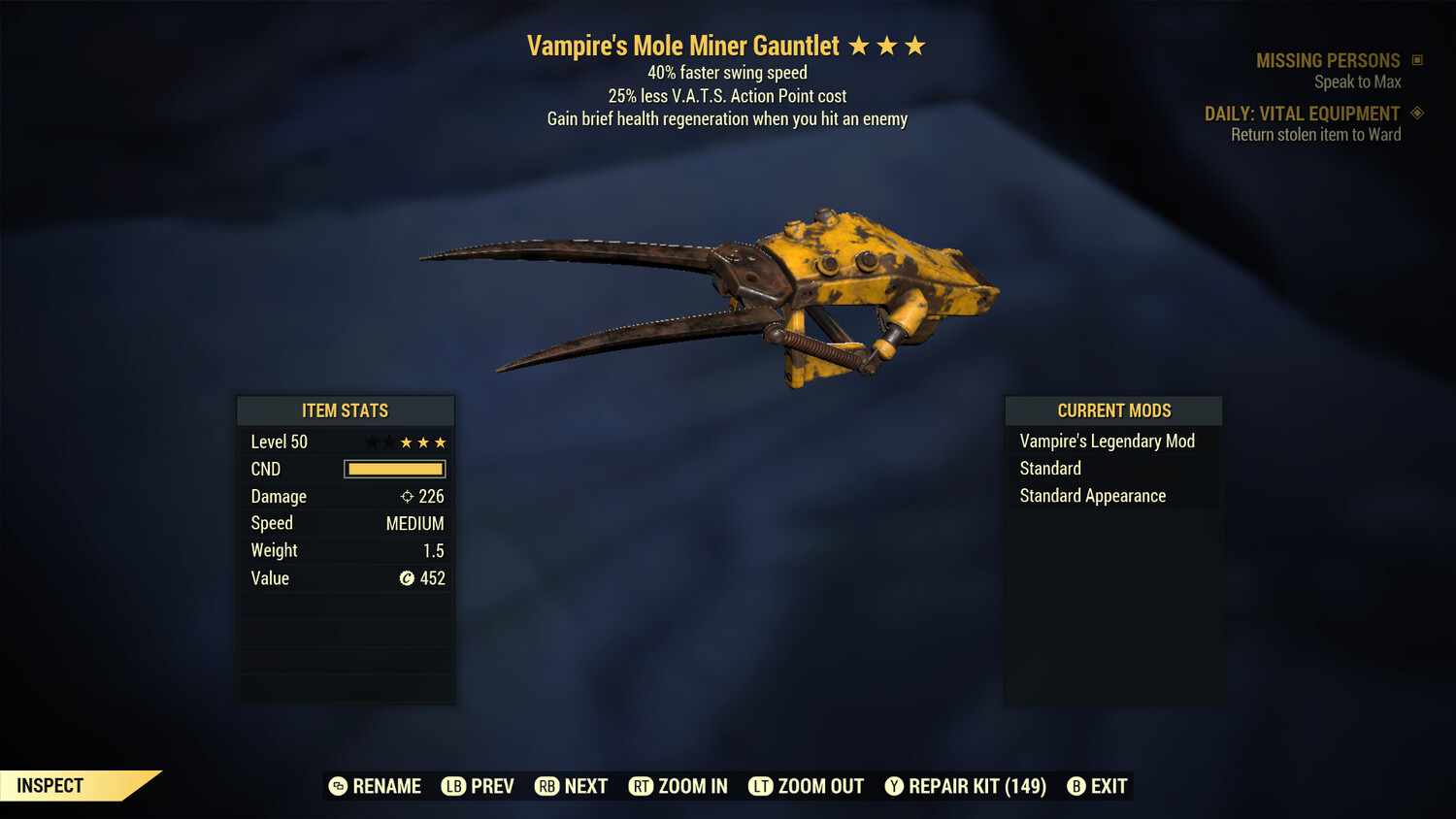Select the Standard Appearance mod row
The image size is (1456, 819).
pos(1092,496)
